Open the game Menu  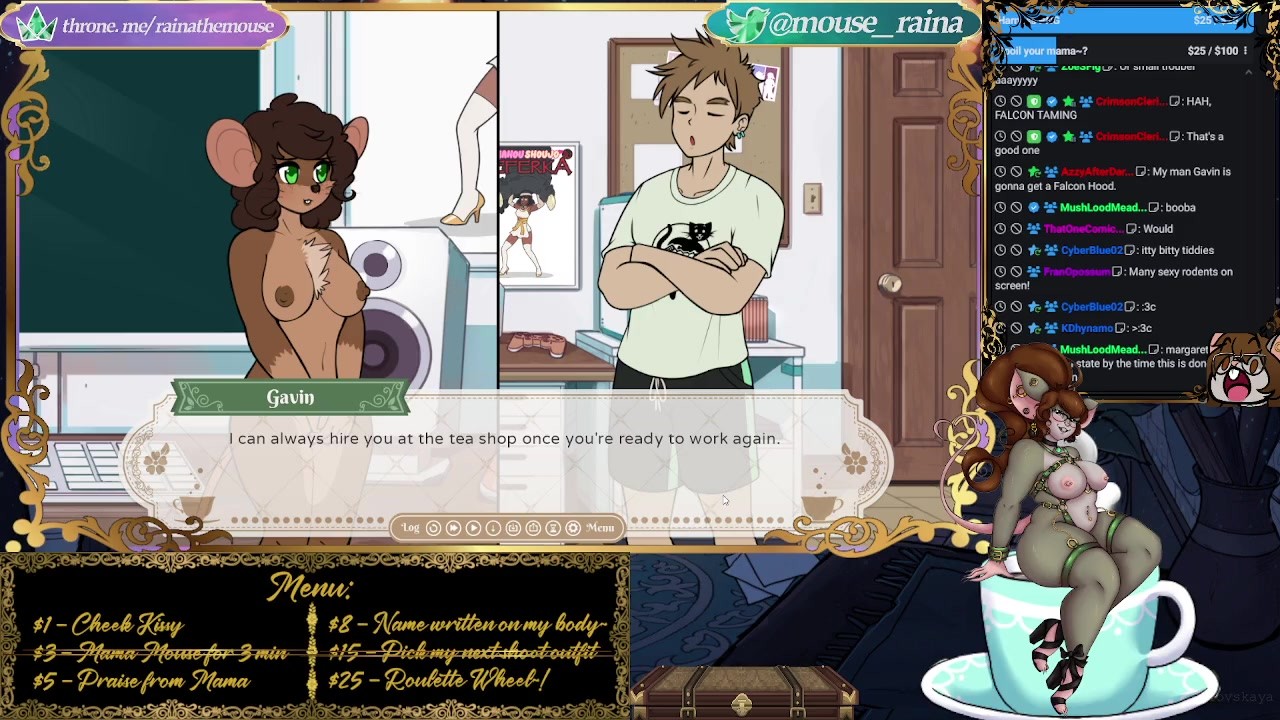click(x=600, y=528)
